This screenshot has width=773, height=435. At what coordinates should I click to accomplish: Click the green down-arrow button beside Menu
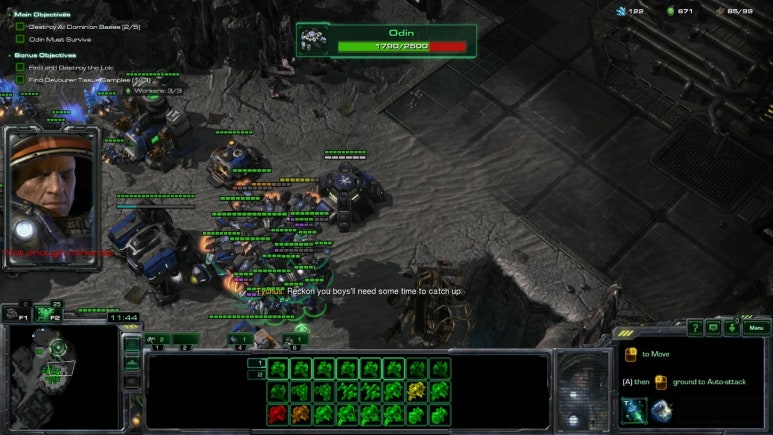[733, 328]
